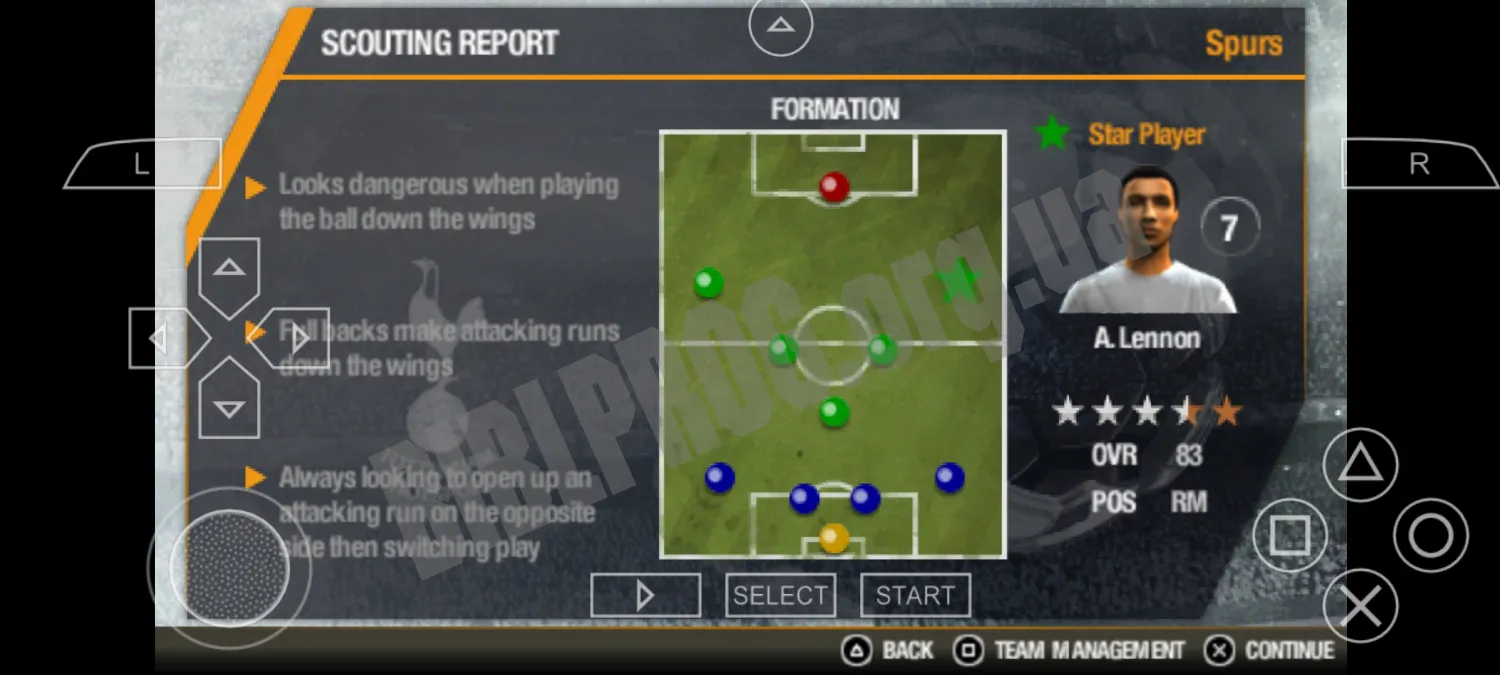1500x675 pixels.
Task: Click the D-pad up arrow
Action: 229,269
